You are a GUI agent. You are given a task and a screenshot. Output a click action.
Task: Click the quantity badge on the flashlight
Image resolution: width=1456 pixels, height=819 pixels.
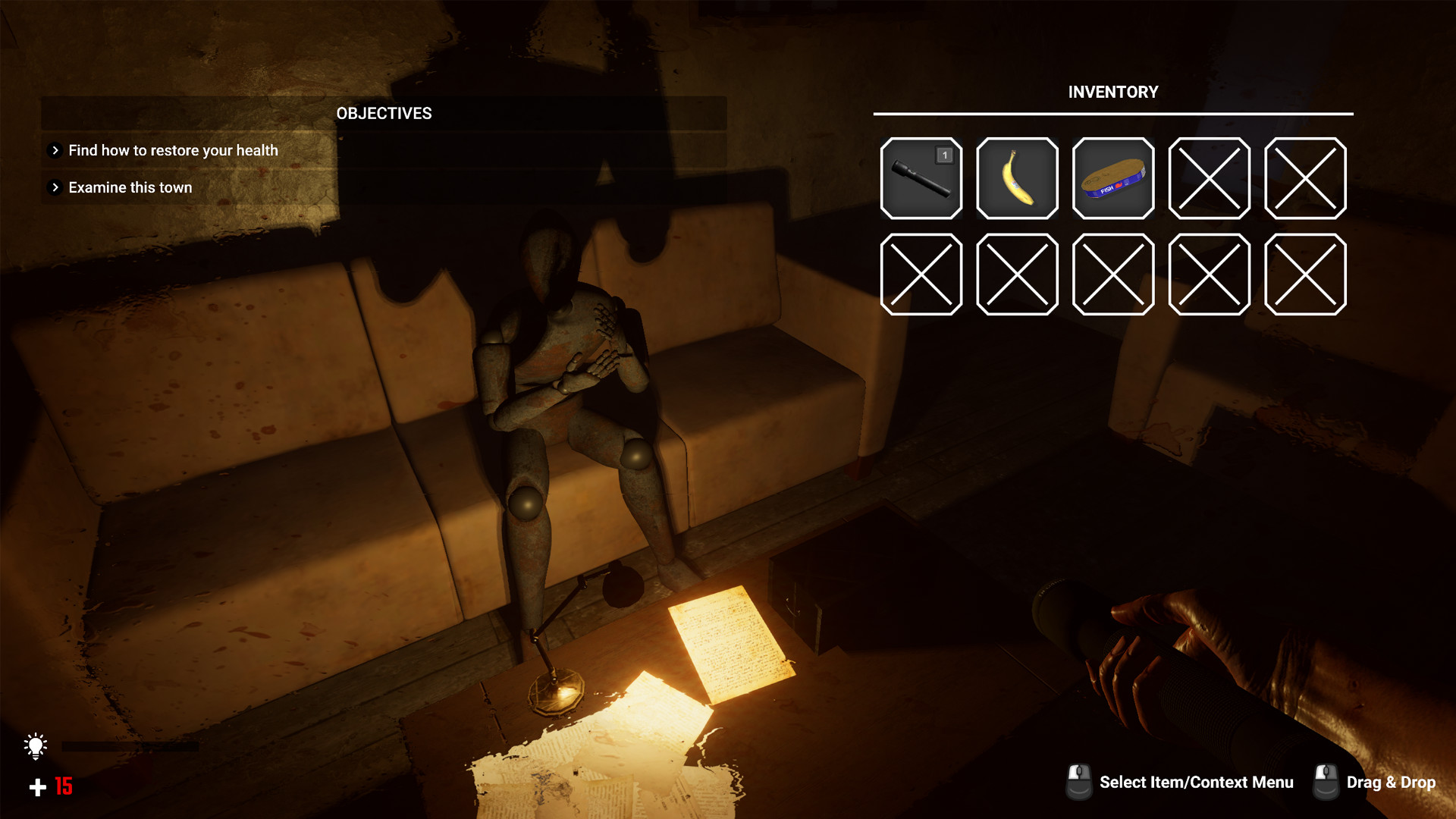pos(944,155)
